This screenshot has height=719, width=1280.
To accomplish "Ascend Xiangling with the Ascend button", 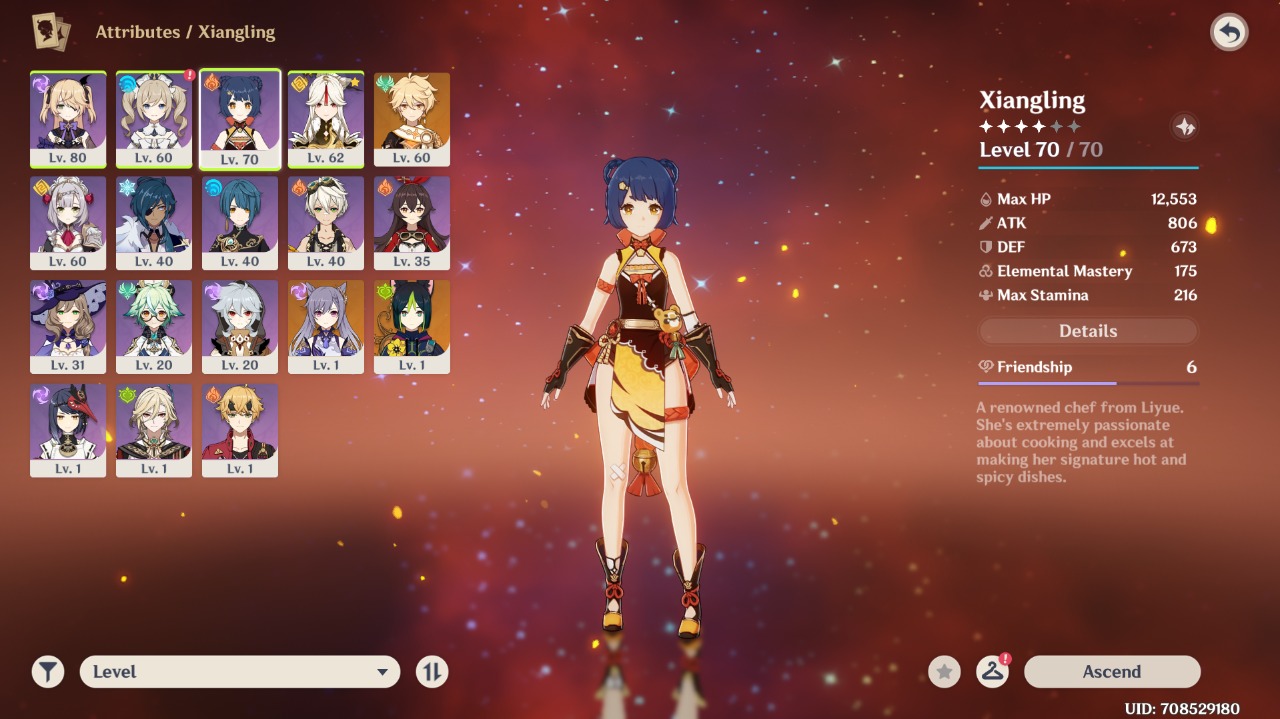I will click(x=1111, y=672).
